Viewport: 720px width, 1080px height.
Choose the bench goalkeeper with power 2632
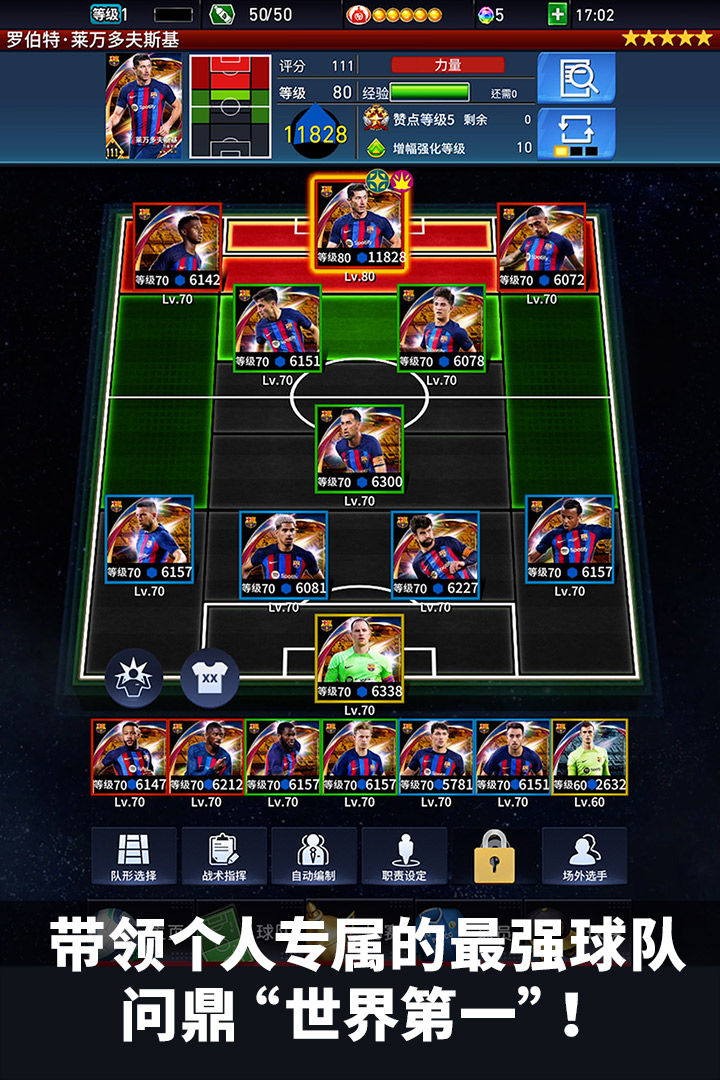[590, 757]
